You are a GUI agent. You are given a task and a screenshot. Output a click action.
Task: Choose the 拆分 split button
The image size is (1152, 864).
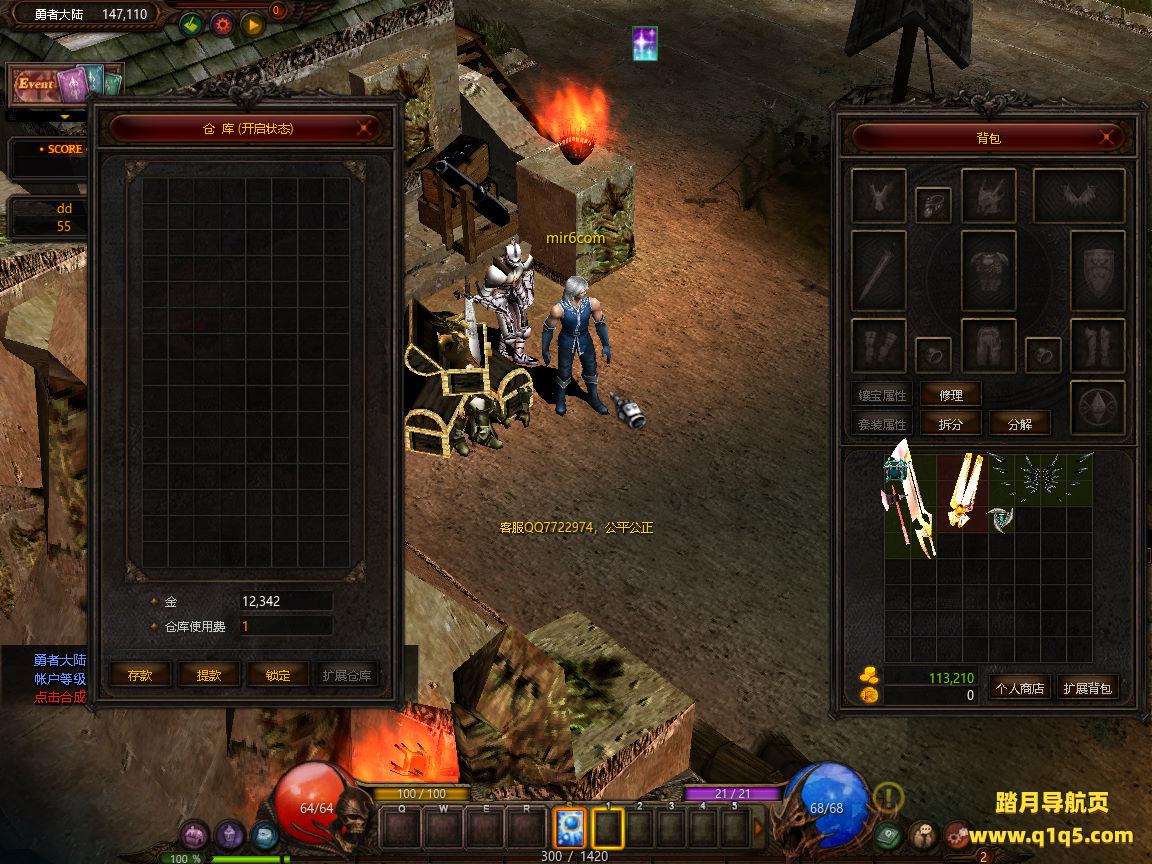951,424
